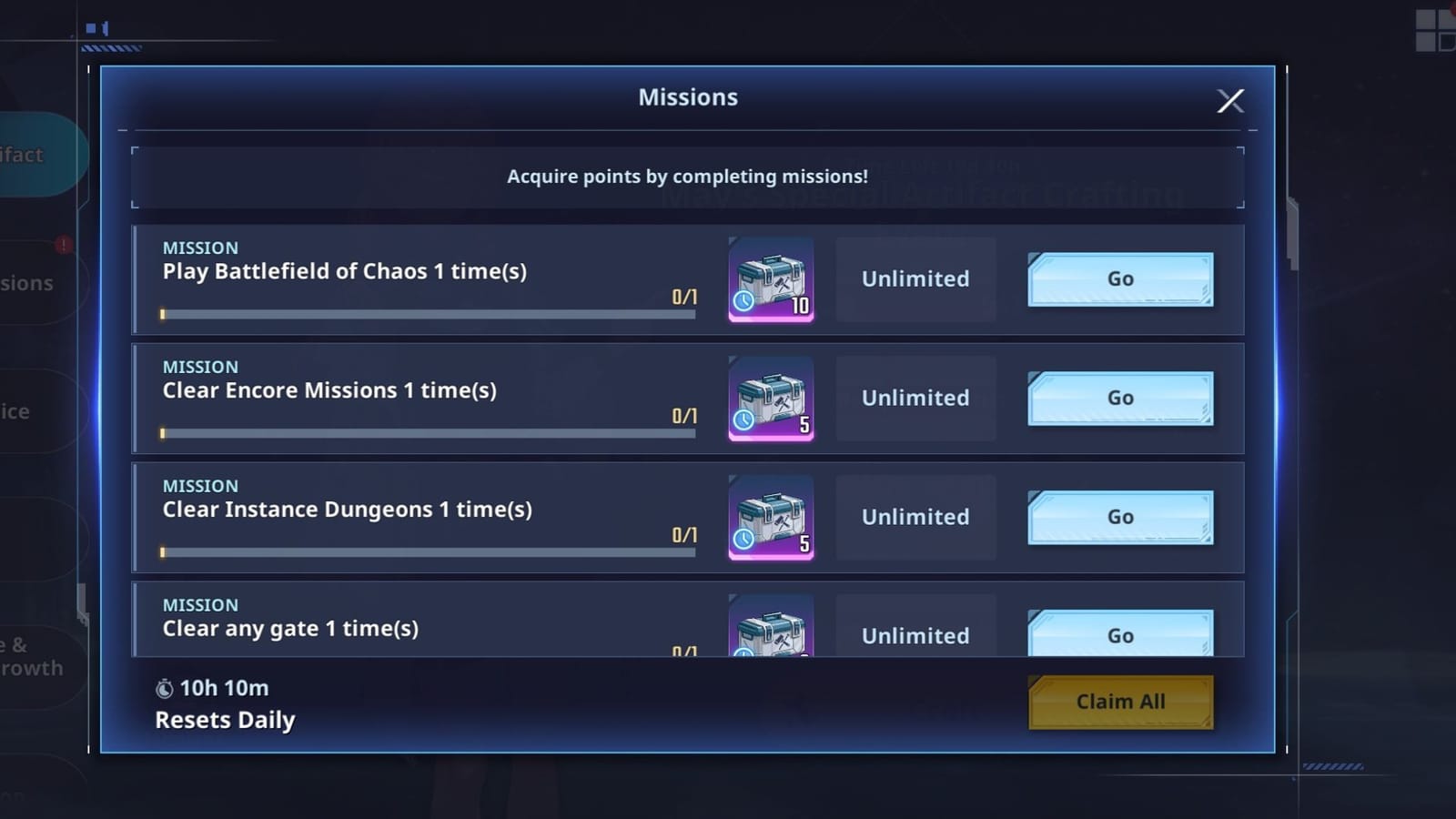1456x819 pixels.
Task: Click the Resets Daily text
Action: 225,720
